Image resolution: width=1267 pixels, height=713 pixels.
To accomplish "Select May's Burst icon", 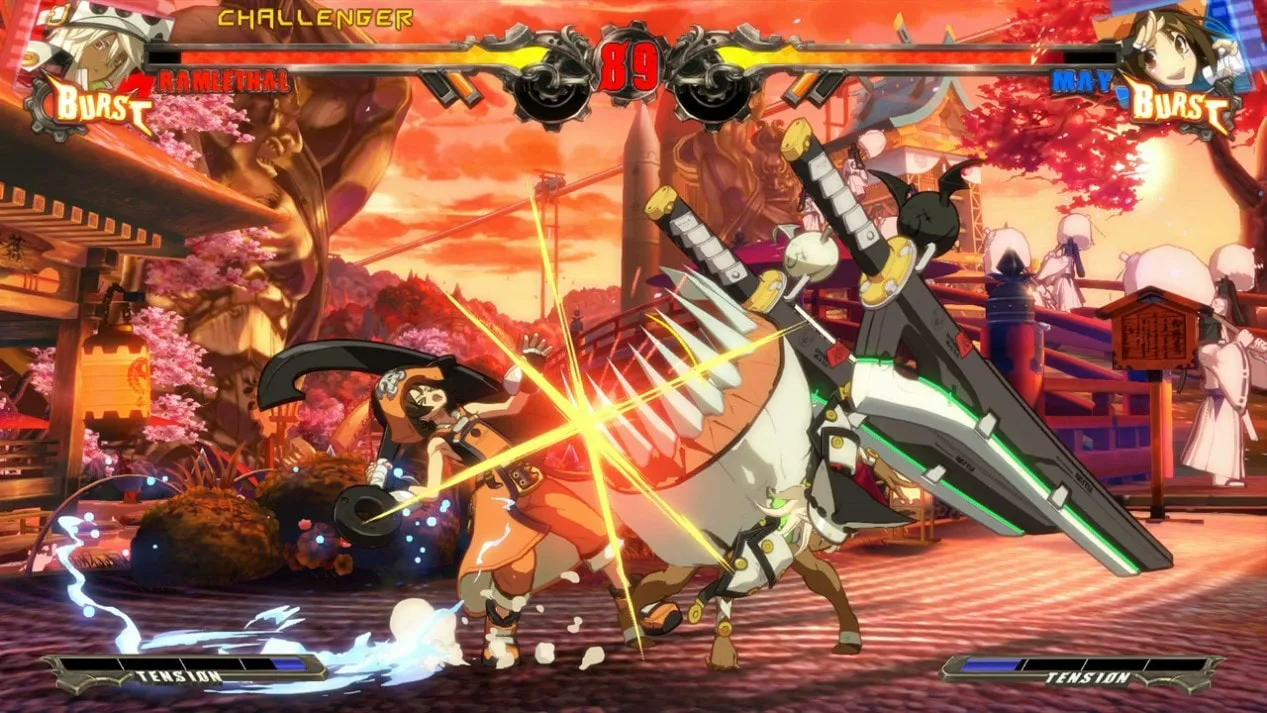I will coord(1178,104).
